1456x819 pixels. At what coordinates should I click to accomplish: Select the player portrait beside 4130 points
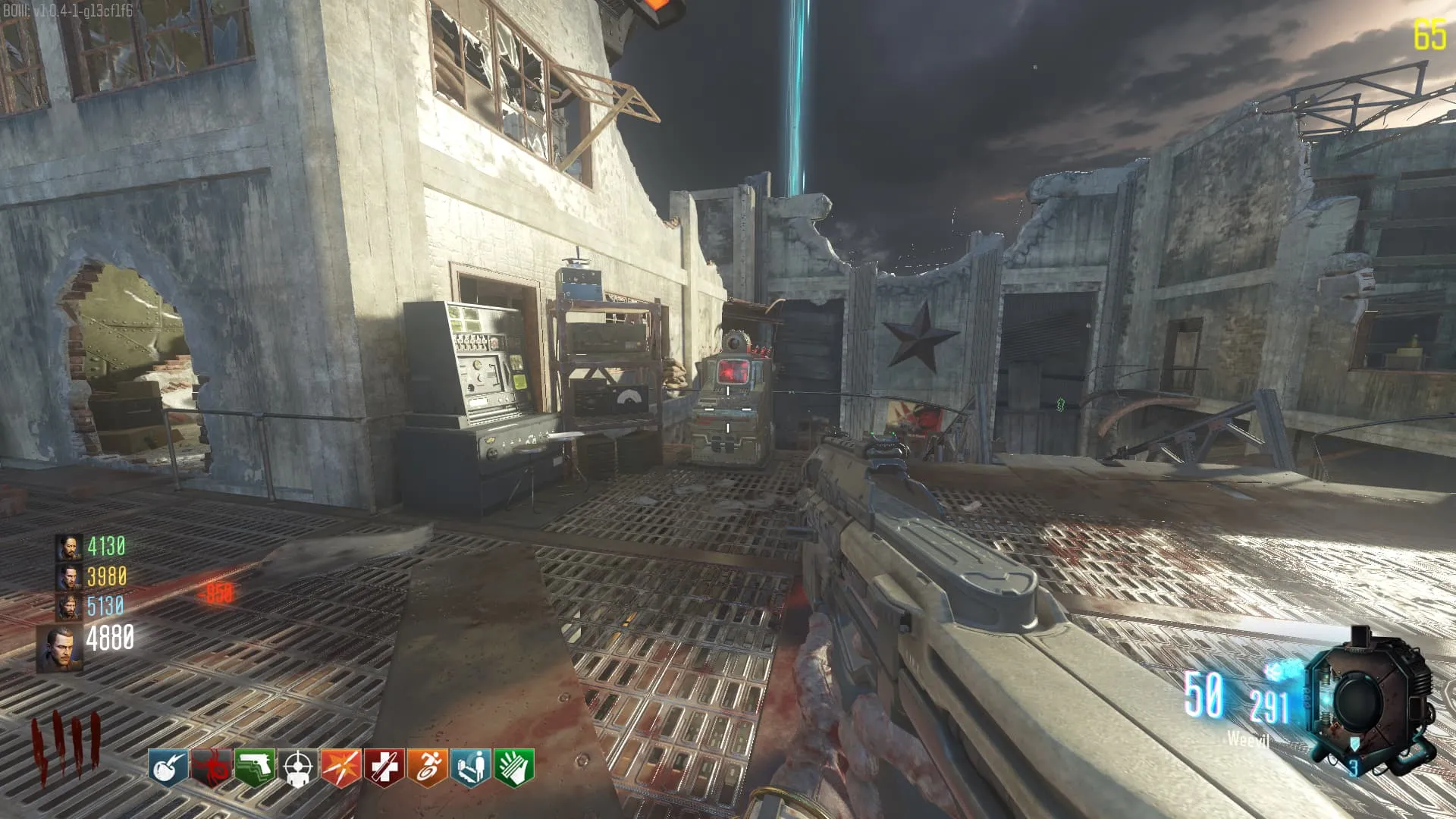point(69,548)
